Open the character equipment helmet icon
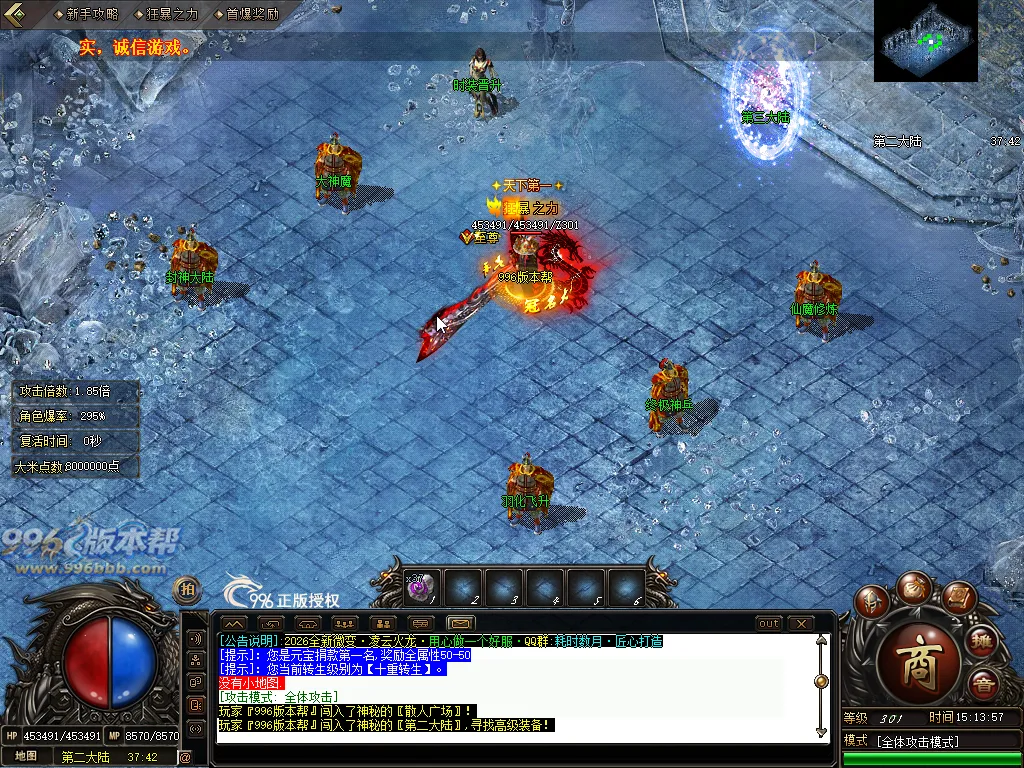Screen dimensions: 1024x768 [871, 601]
